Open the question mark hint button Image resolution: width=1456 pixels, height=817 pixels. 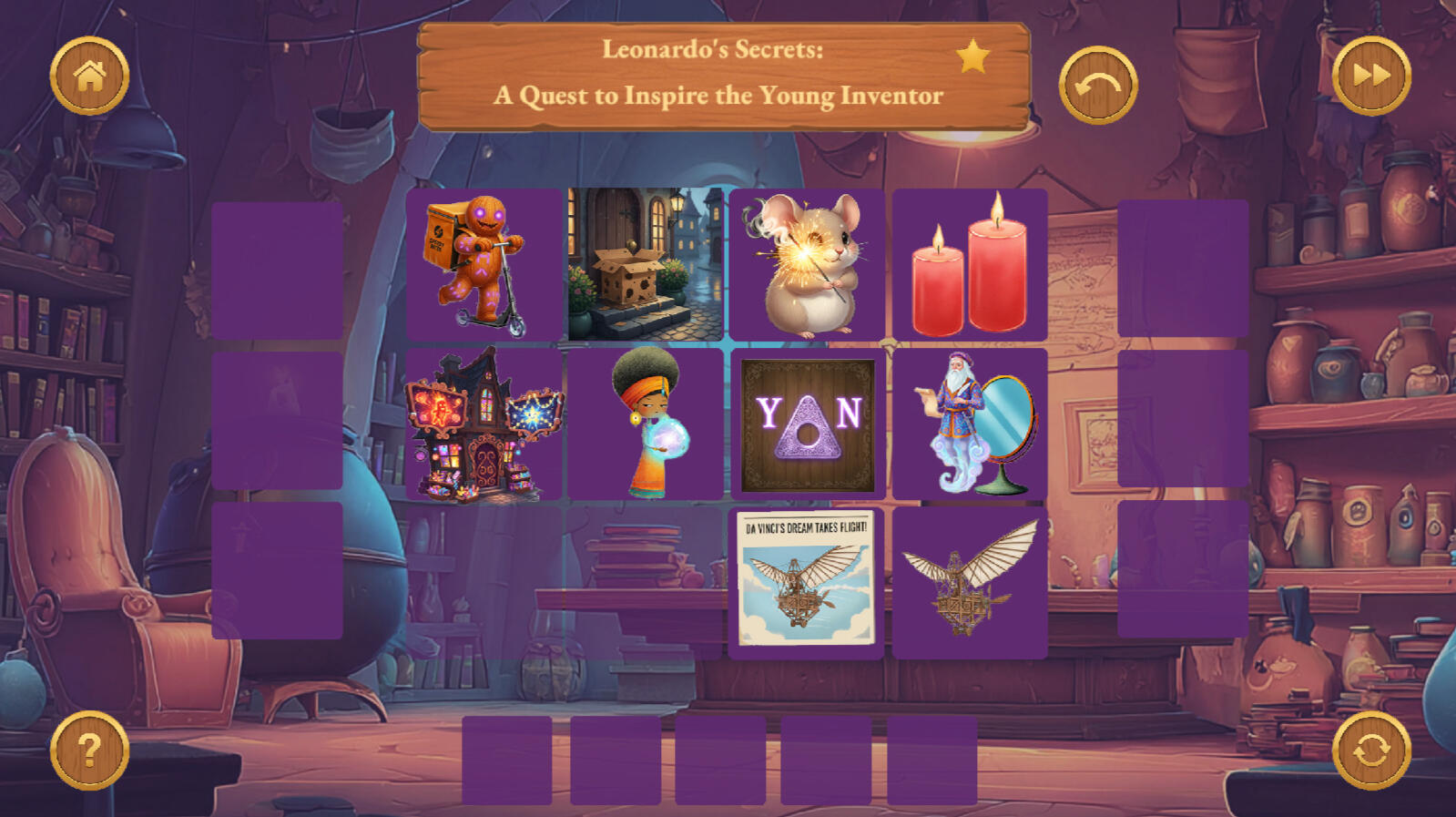pyautogui.click(x=89, y=751)
